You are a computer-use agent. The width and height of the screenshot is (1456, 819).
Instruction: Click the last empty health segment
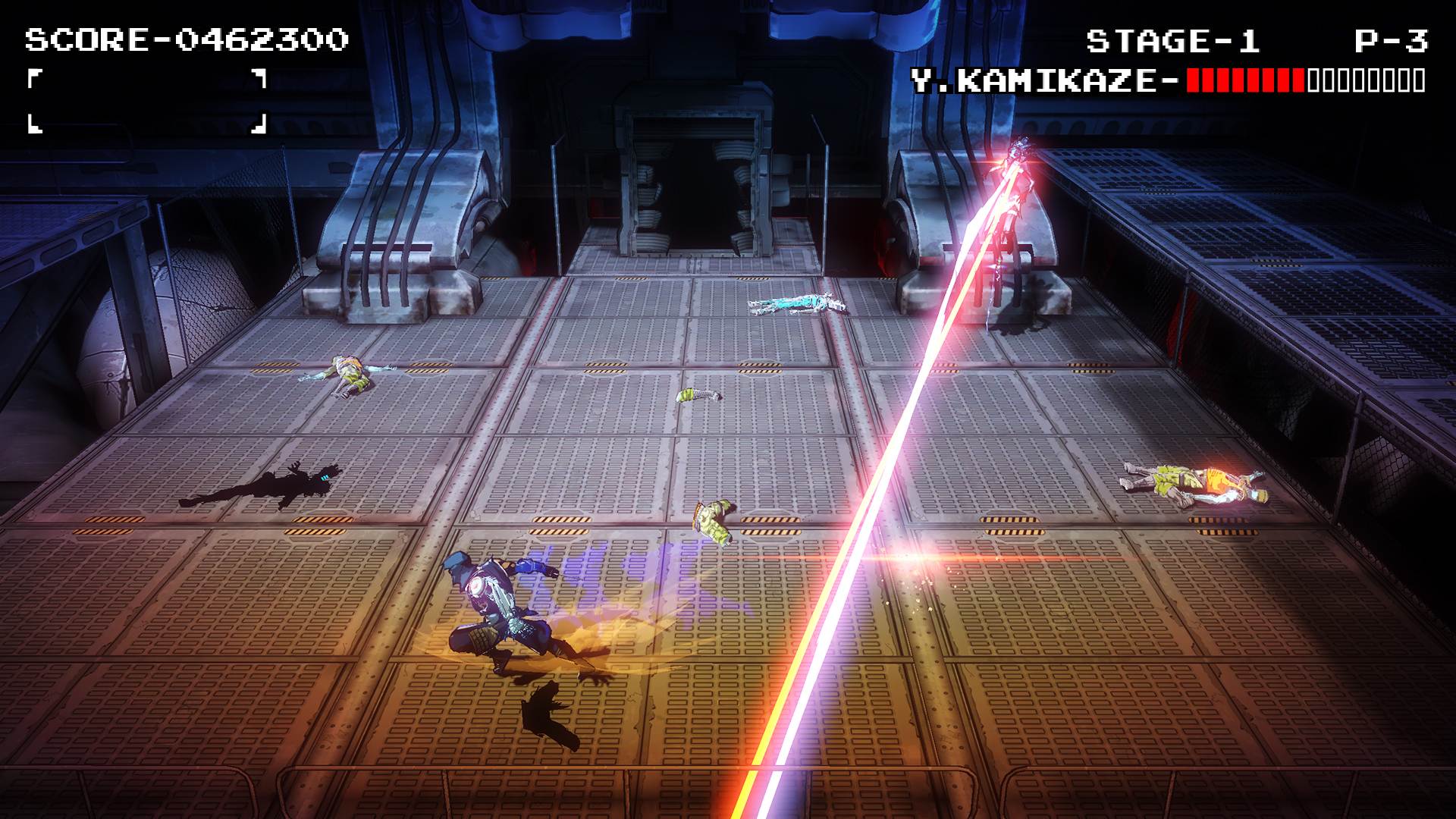1420,78
